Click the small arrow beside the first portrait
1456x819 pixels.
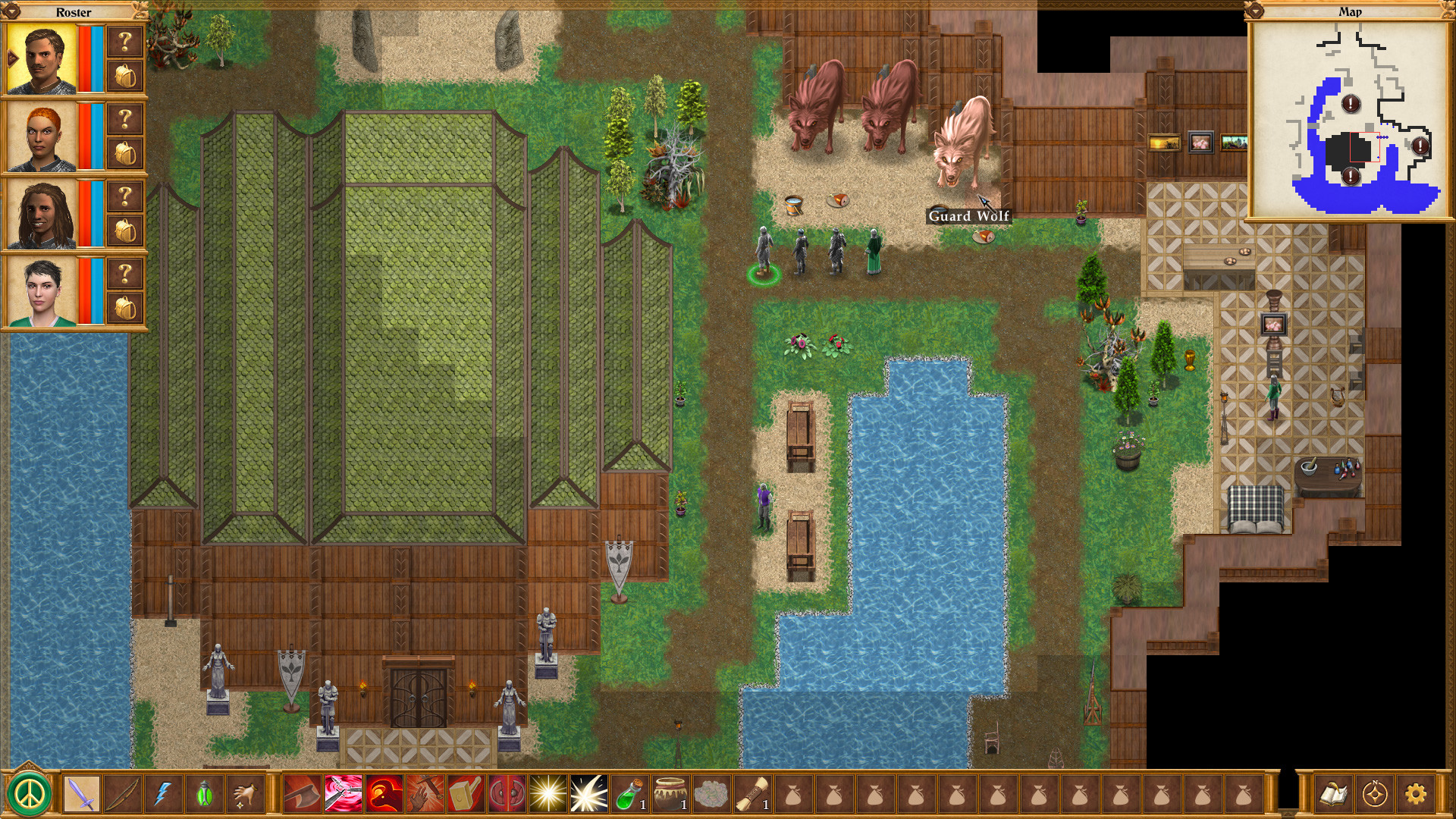click(12, 58)
